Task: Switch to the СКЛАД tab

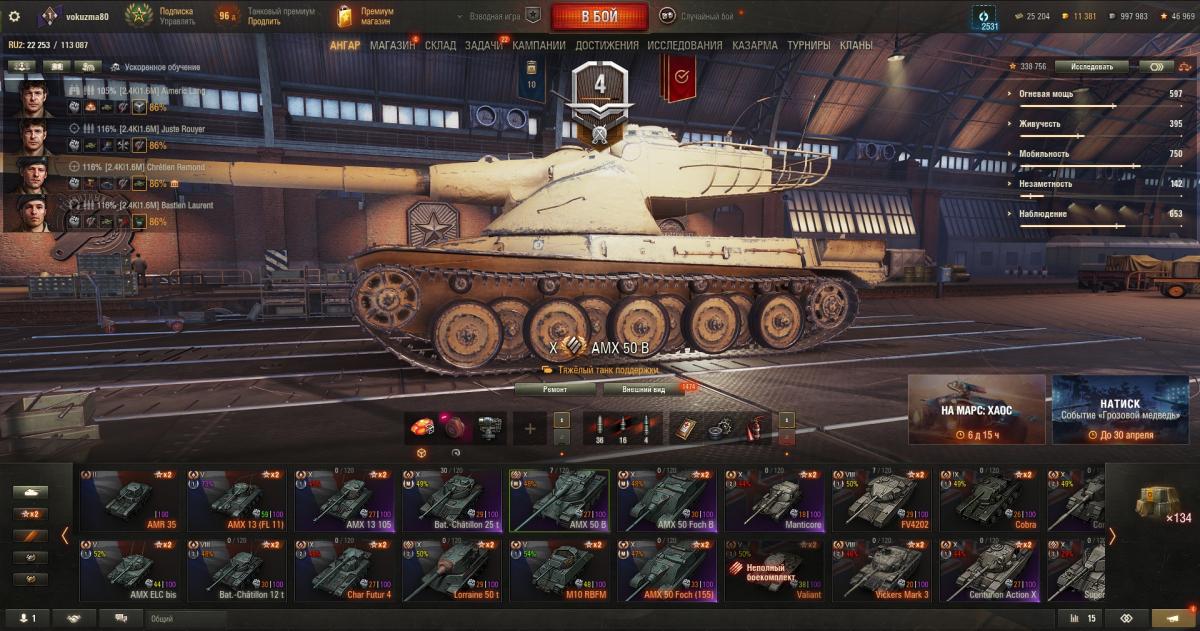Action: pyautogui.click(x=440, y=45)
